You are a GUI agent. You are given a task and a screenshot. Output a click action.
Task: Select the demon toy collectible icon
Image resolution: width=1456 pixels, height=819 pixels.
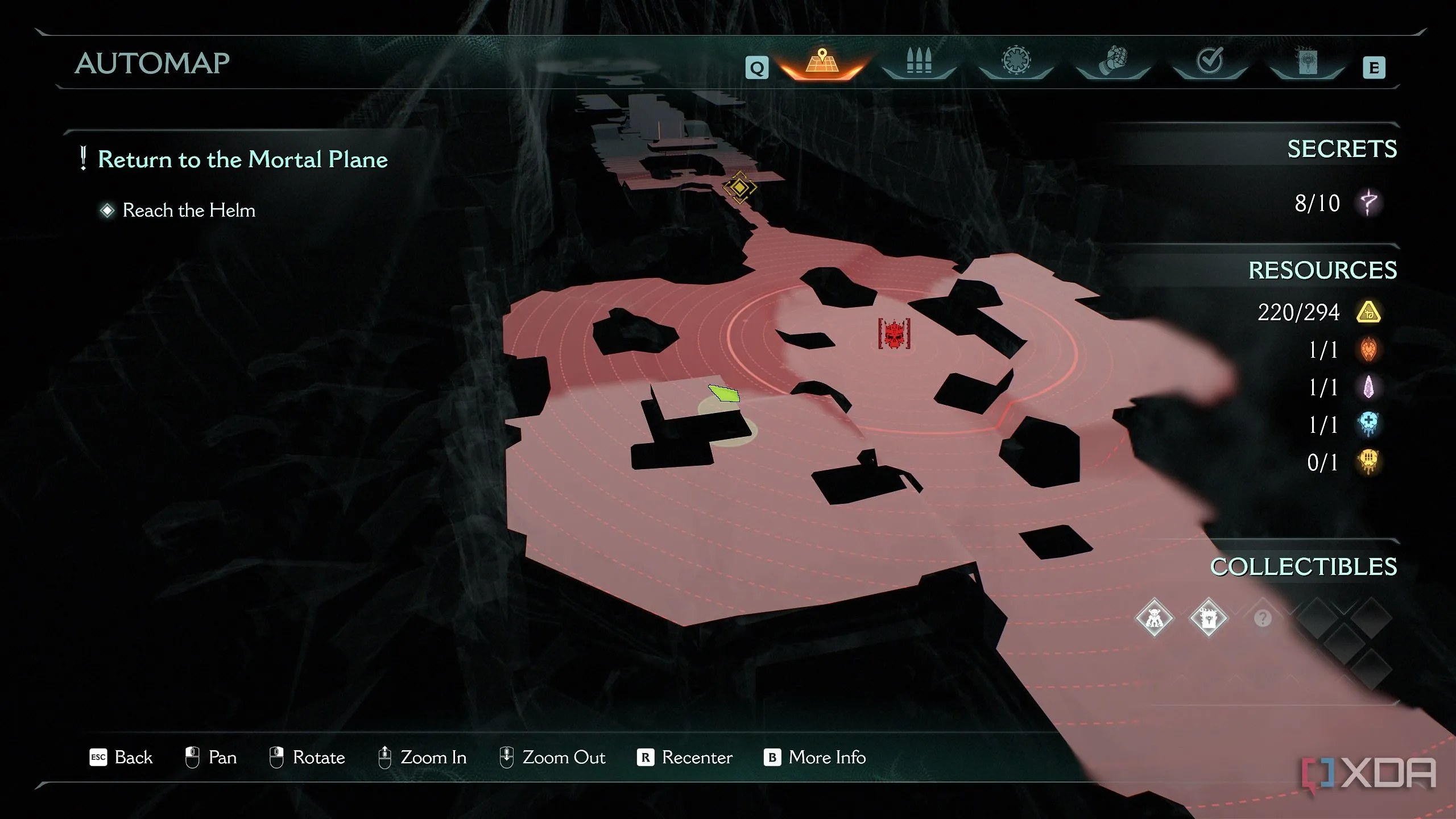(x=1154, y=618)
